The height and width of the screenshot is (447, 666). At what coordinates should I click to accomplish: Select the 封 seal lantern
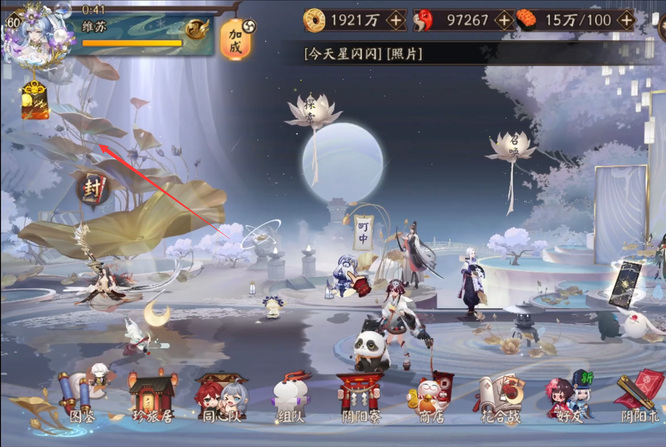90,188
